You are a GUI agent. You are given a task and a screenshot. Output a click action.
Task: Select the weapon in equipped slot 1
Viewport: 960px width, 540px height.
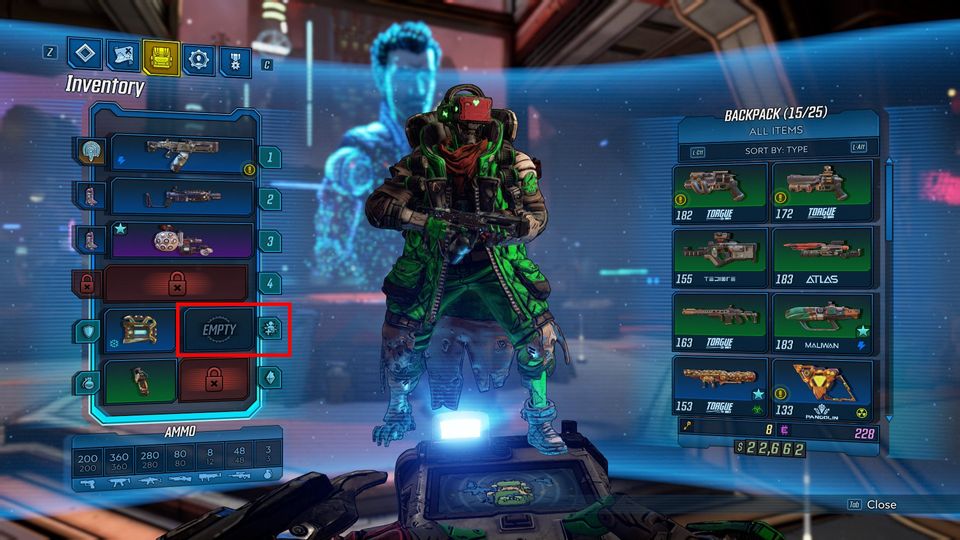coord(181,154)
